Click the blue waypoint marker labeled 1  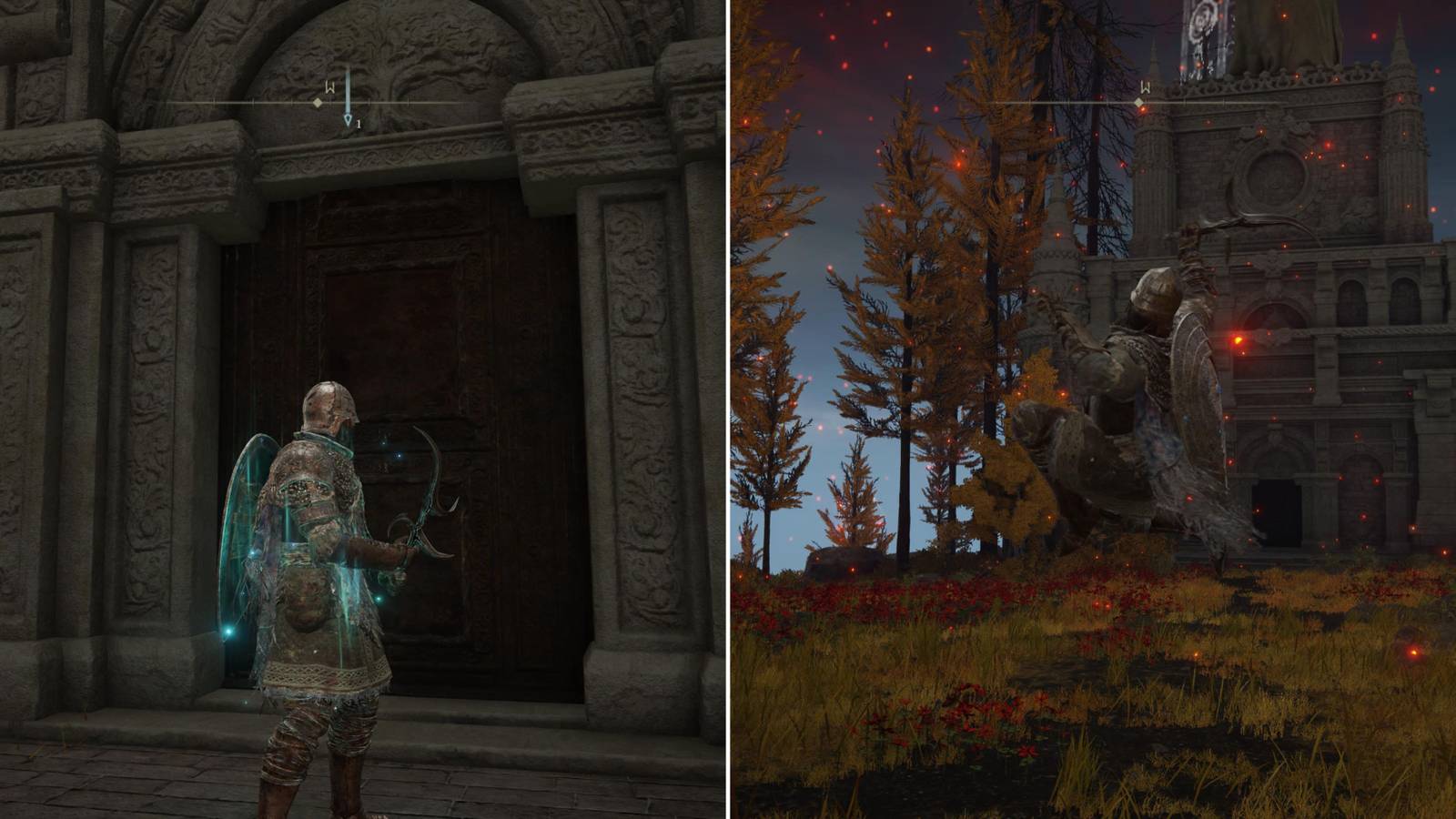point(349,120)
